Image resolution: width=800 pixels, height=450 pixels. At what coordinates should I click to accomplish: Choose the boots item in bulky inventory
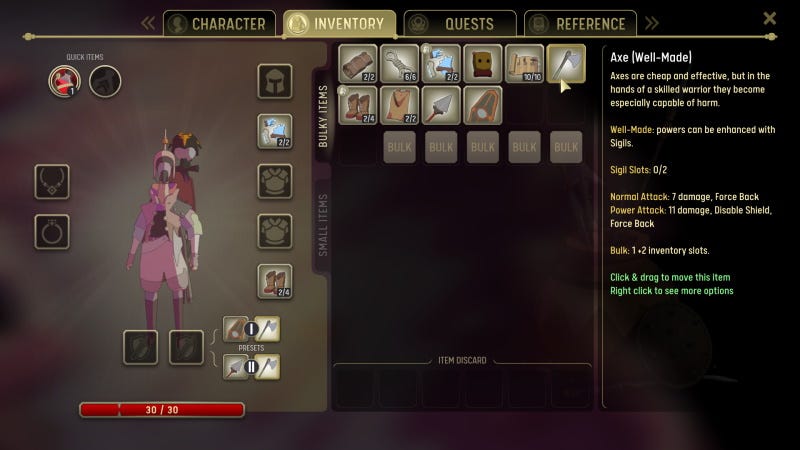click(x=358, y=104)
